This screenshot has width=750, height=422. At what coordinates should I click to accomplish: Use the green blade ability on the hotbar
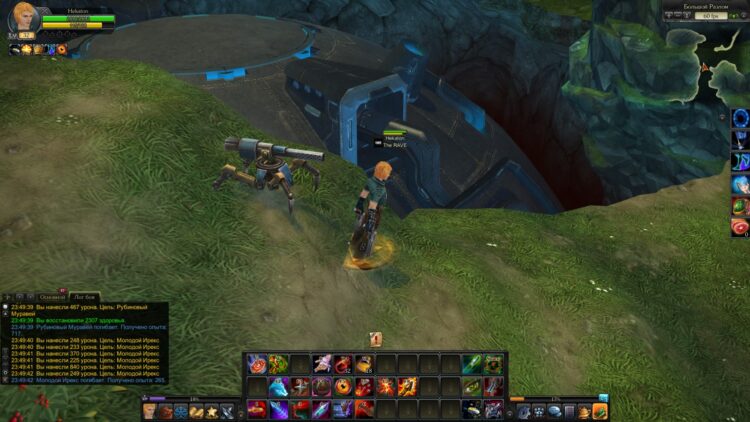(x=470, y=364)
